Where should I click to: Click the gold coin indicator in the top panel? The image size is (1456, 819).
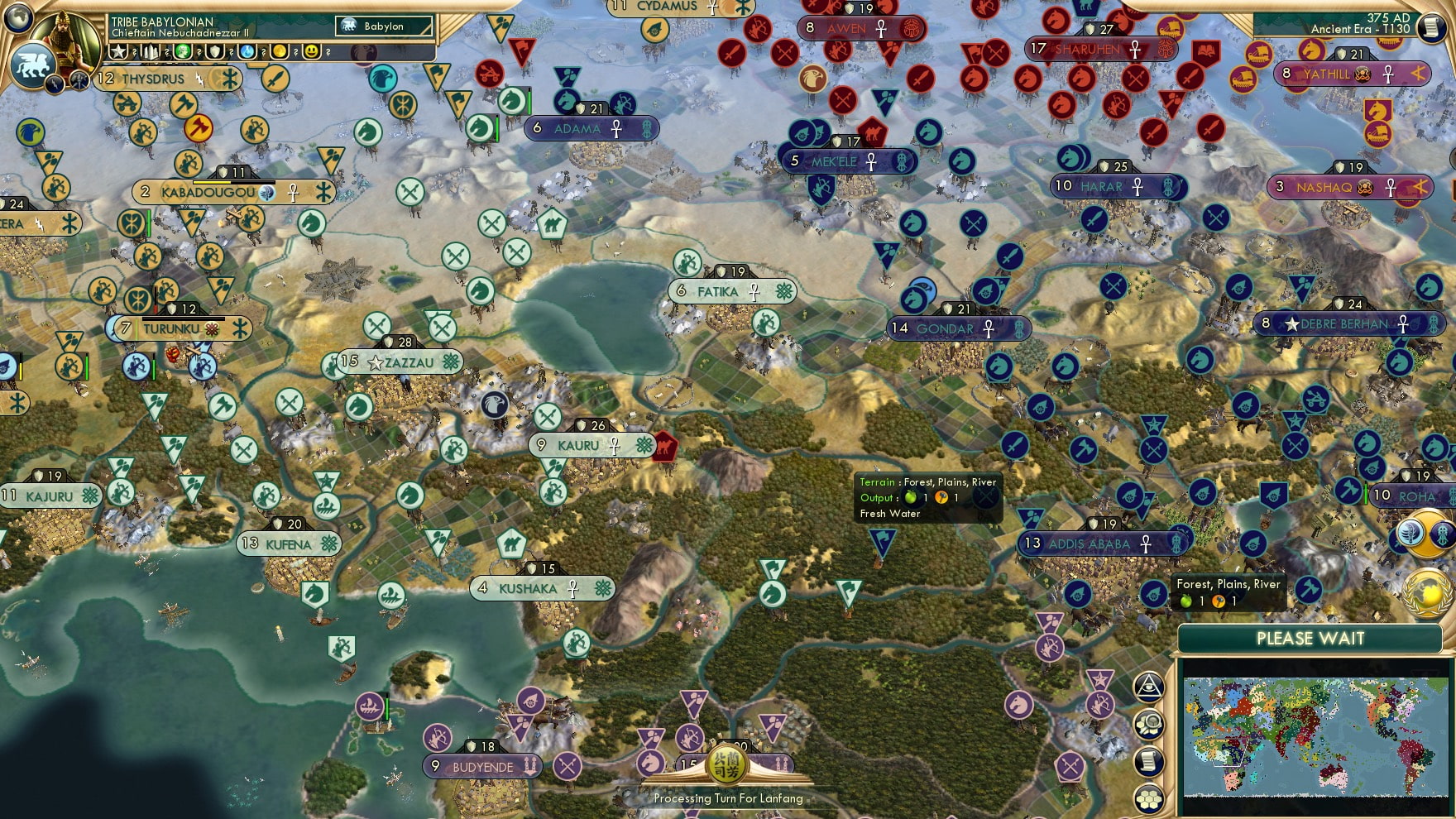pyautogui.click(x=279, y=51)
